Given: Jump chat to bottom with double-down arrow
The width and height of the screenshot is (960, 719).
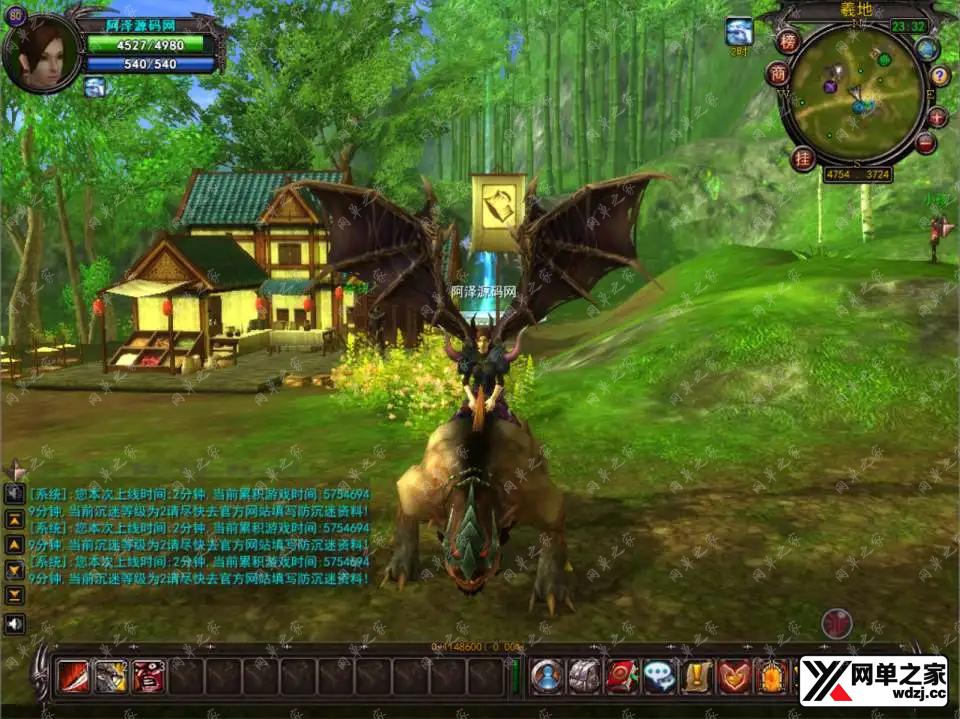Looking at the screenshot, I should [x=15, y=595].
